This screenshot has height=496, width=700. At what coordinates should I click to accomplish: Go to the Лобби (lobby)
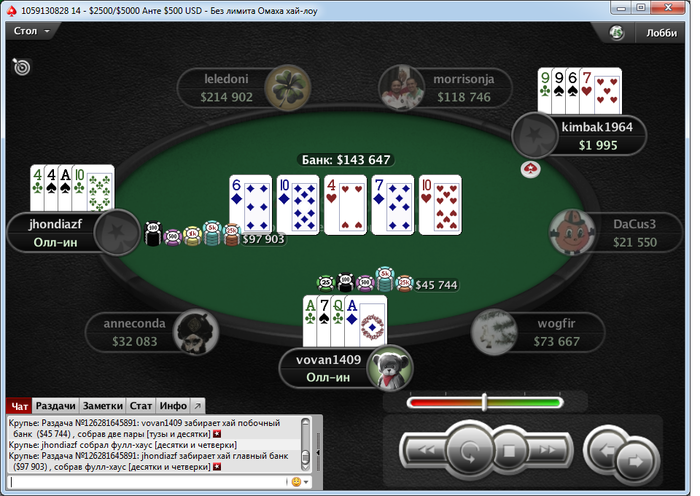coord(650,32)
